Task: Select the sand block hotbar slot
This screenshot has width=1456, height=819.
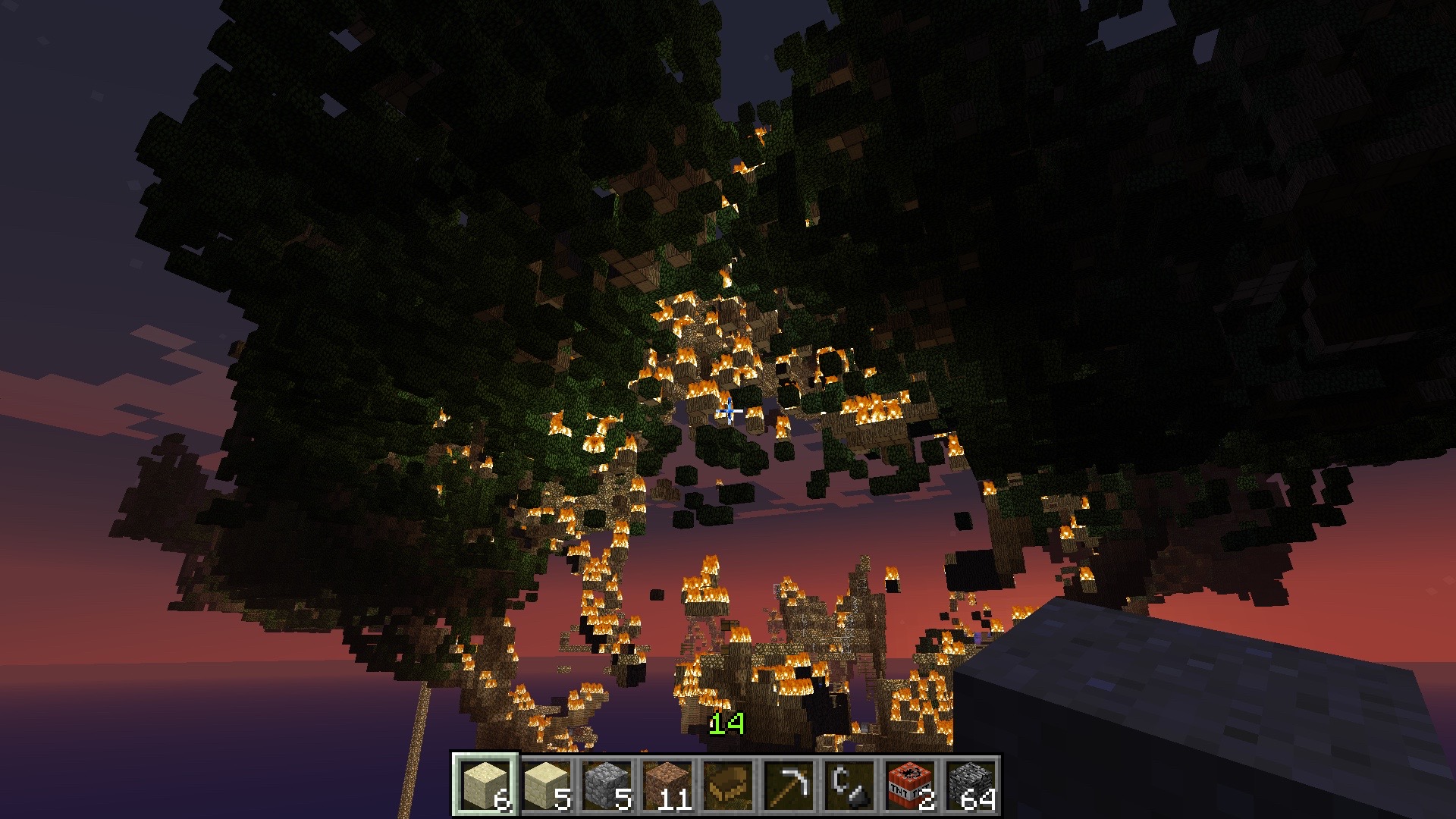Action: 485,785
